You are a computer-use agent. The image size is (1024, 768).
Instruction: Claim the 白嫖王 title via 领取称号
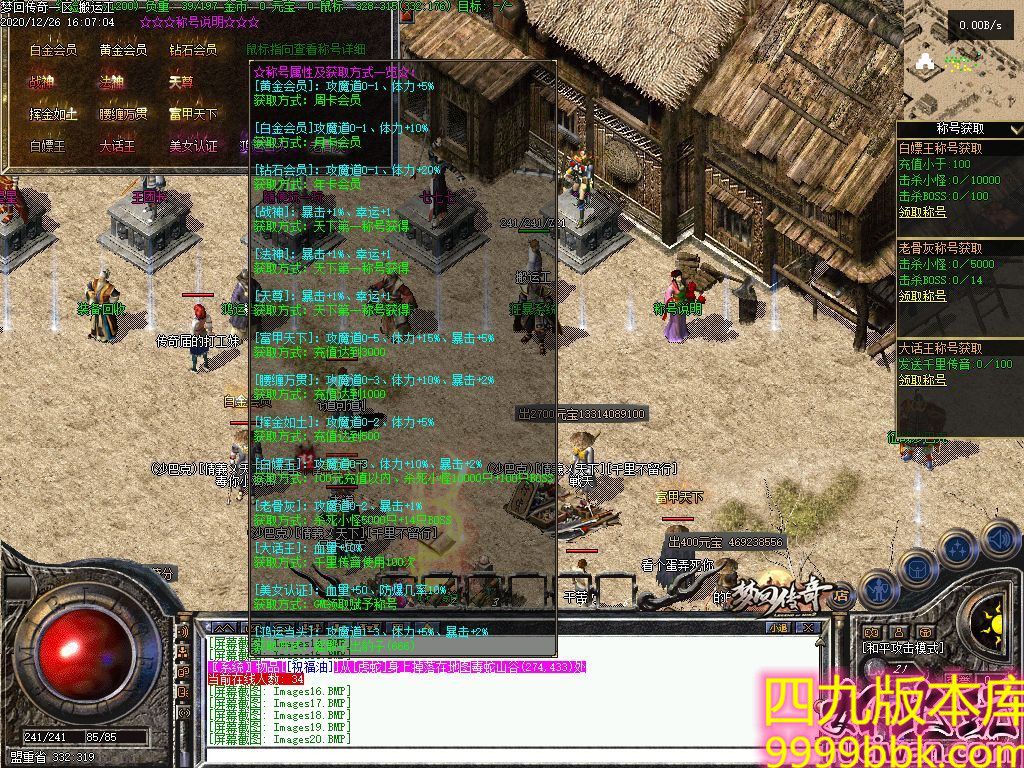click(922, 212)
